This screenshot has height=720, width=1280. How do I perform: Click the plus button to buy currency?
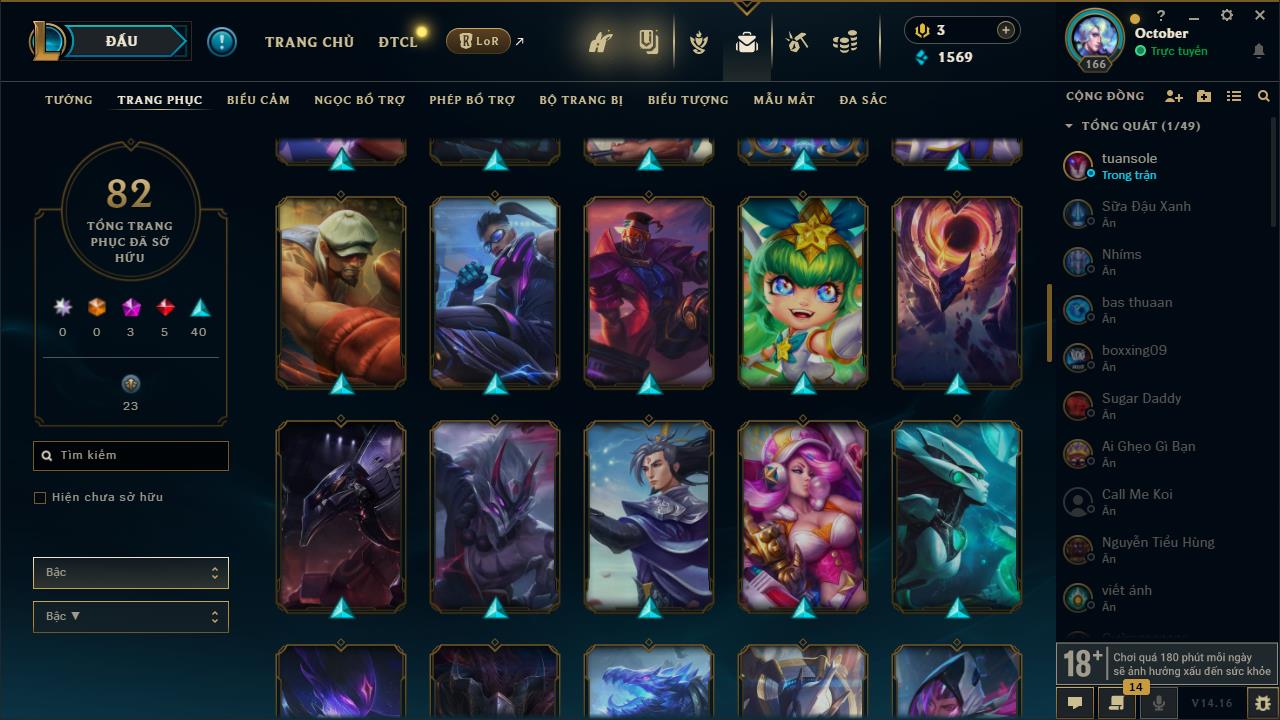point(1006,30)
